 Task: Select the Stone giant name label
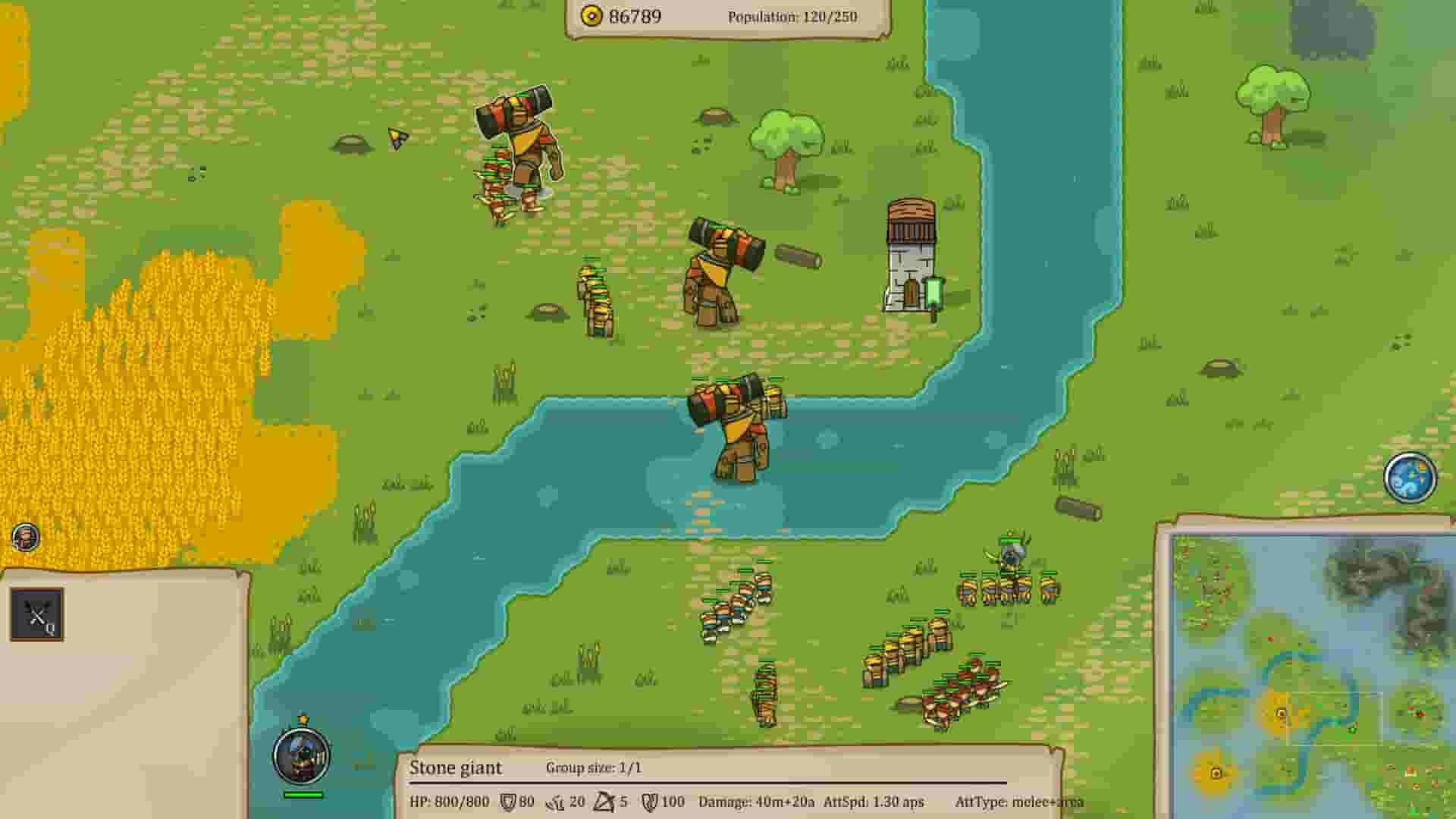[456, 769]
